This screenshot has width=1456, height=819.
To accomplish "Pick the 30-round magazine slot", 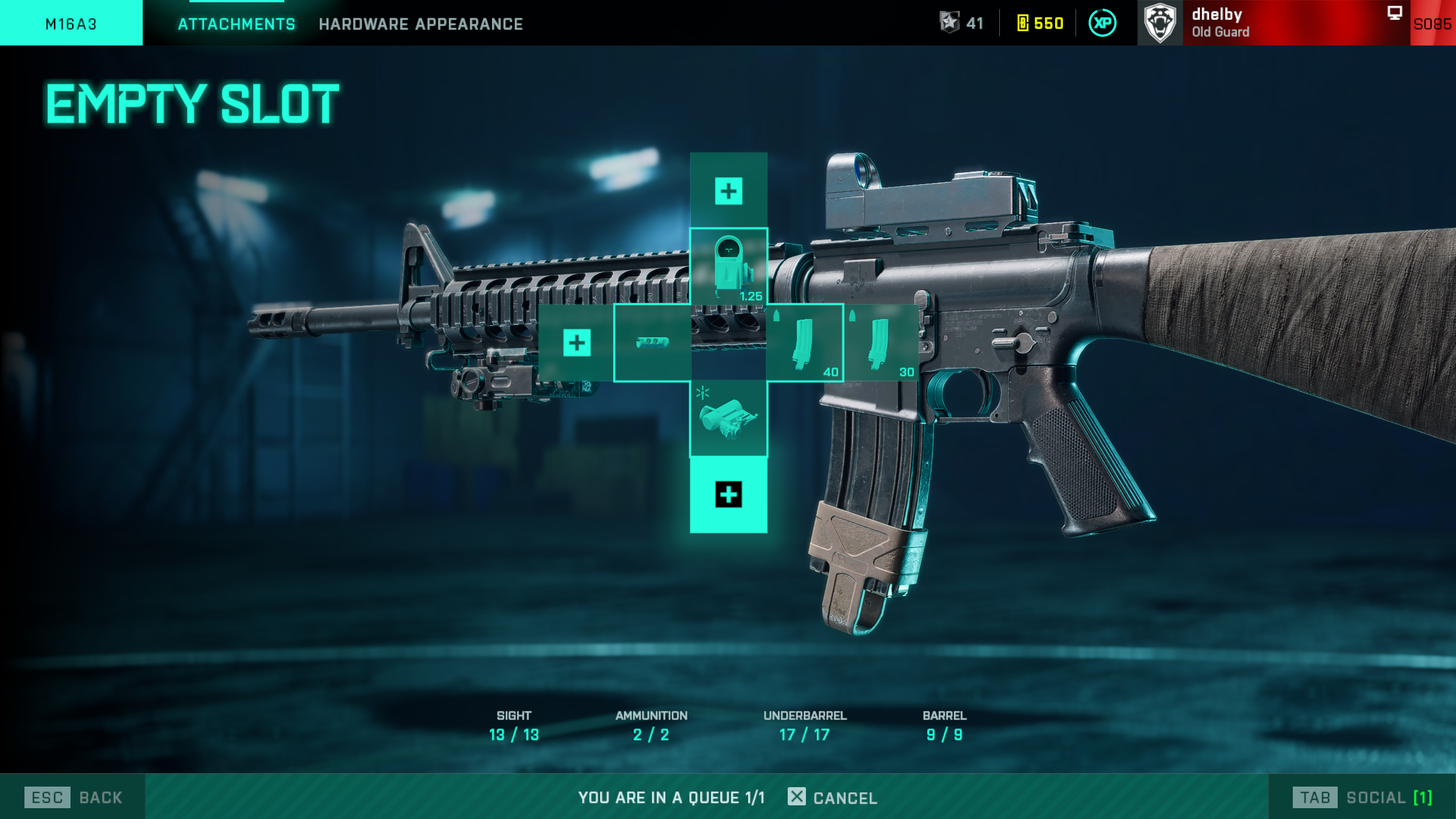I will coord(881,342).
